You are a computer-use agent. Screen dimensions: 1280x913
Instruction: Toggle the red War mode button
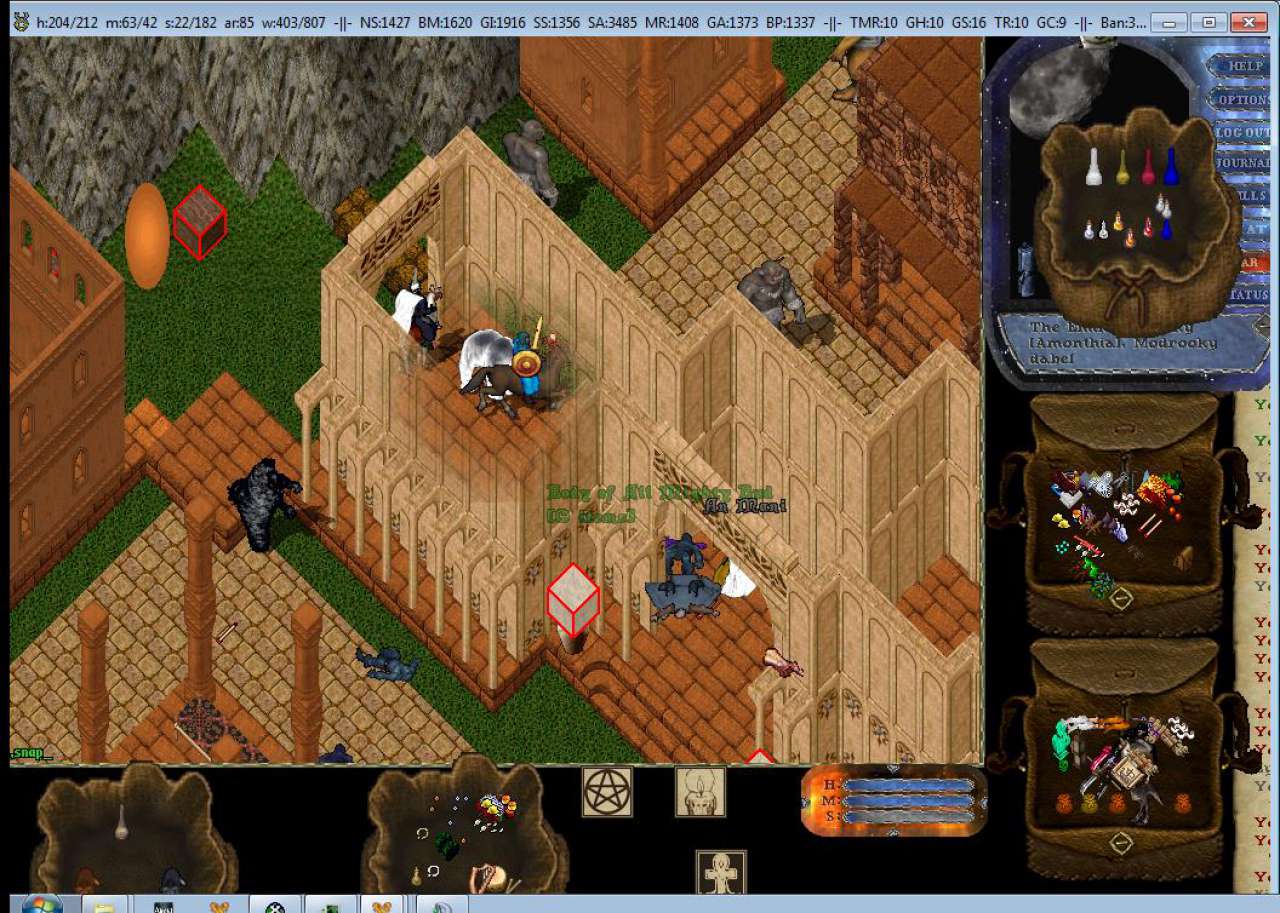(1251, 263)
